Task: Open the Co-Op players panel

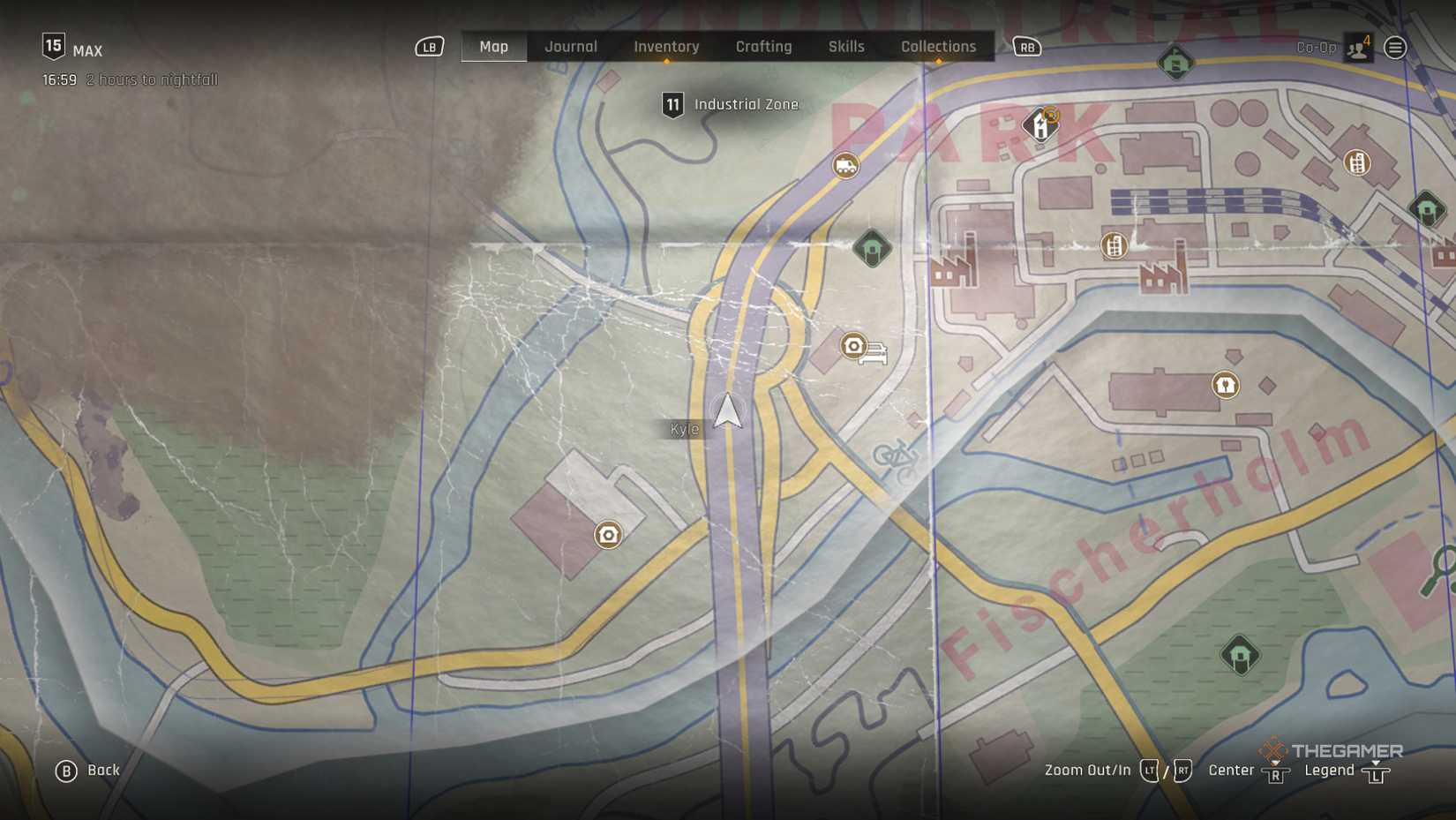Action: point(1358,48)
